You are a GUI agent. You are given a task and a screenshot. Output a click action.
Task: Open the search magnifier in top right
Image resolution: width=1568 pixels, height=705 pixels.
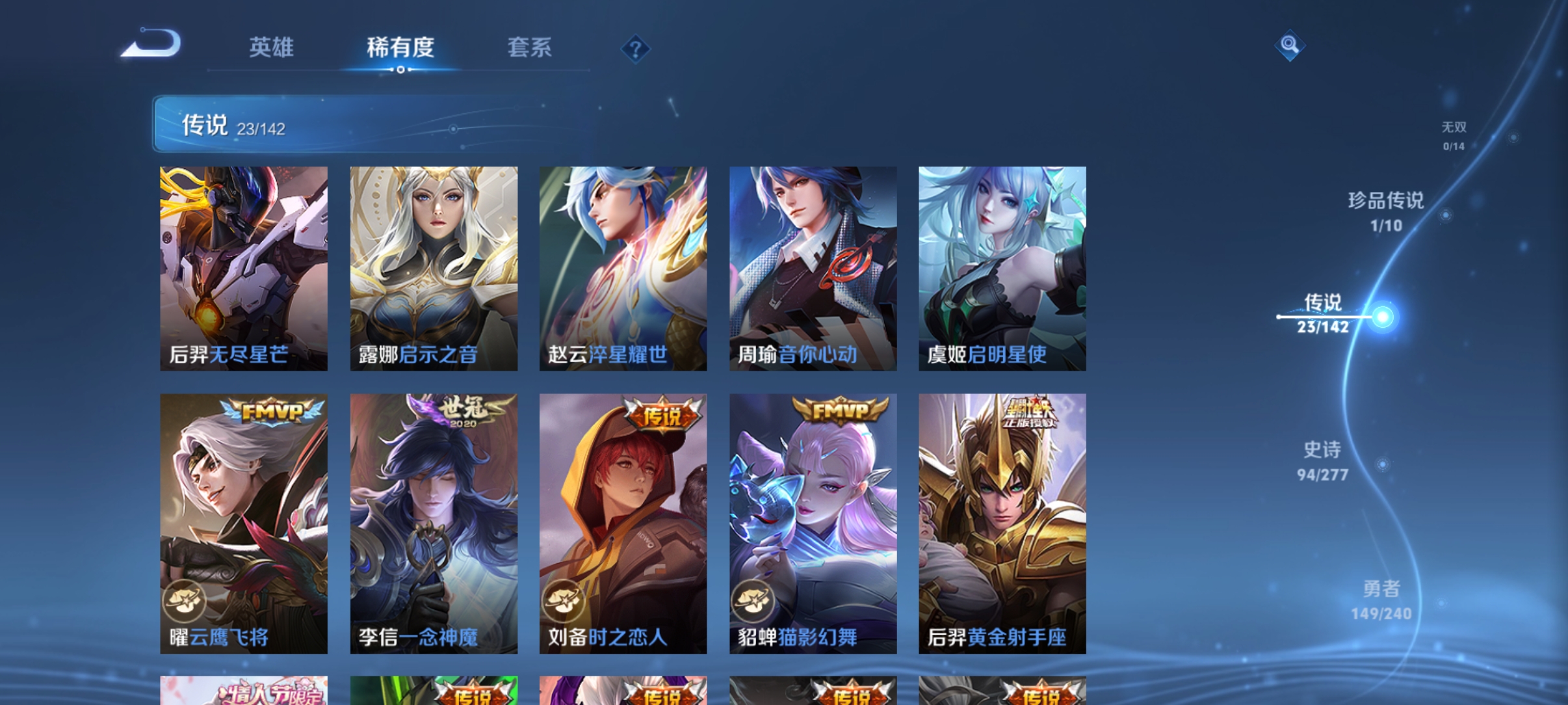click(1289, 46)
